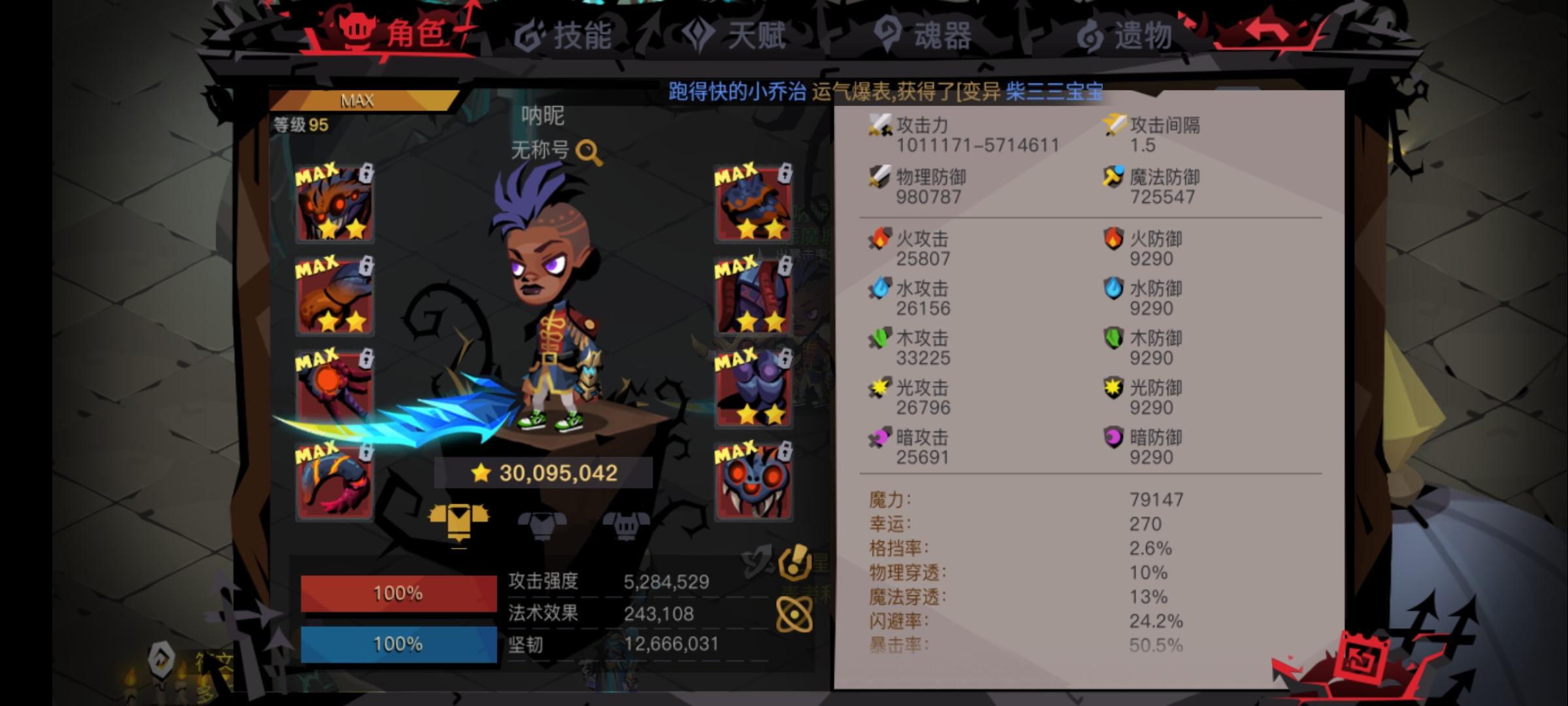Click the purple icon beside 暗攻击
This screenshot has width=1568, height=706.
[878, 439]
